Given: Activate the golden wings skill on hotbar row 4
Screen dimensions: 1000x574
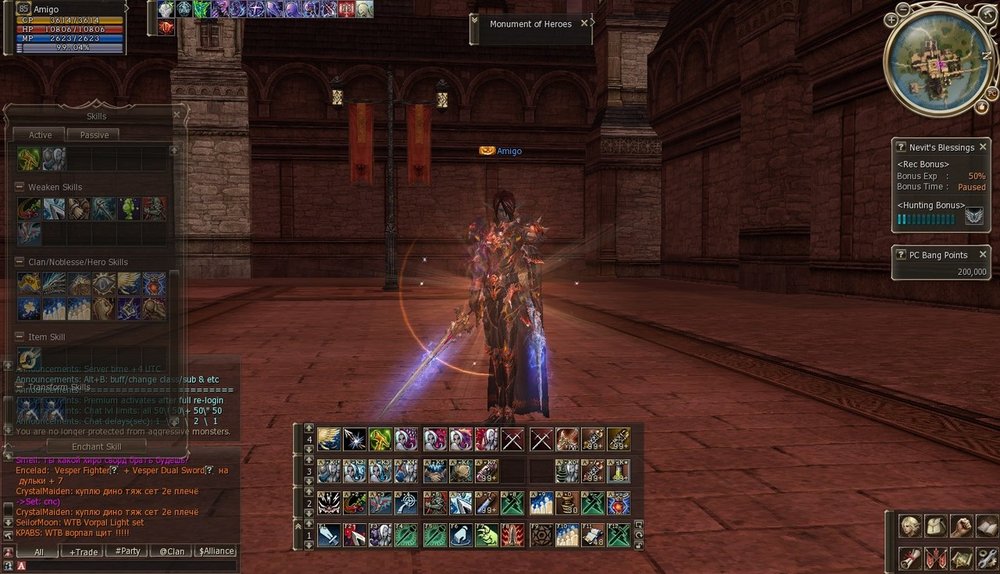Looking at the screenshot, I should click(x=329, y=438).
